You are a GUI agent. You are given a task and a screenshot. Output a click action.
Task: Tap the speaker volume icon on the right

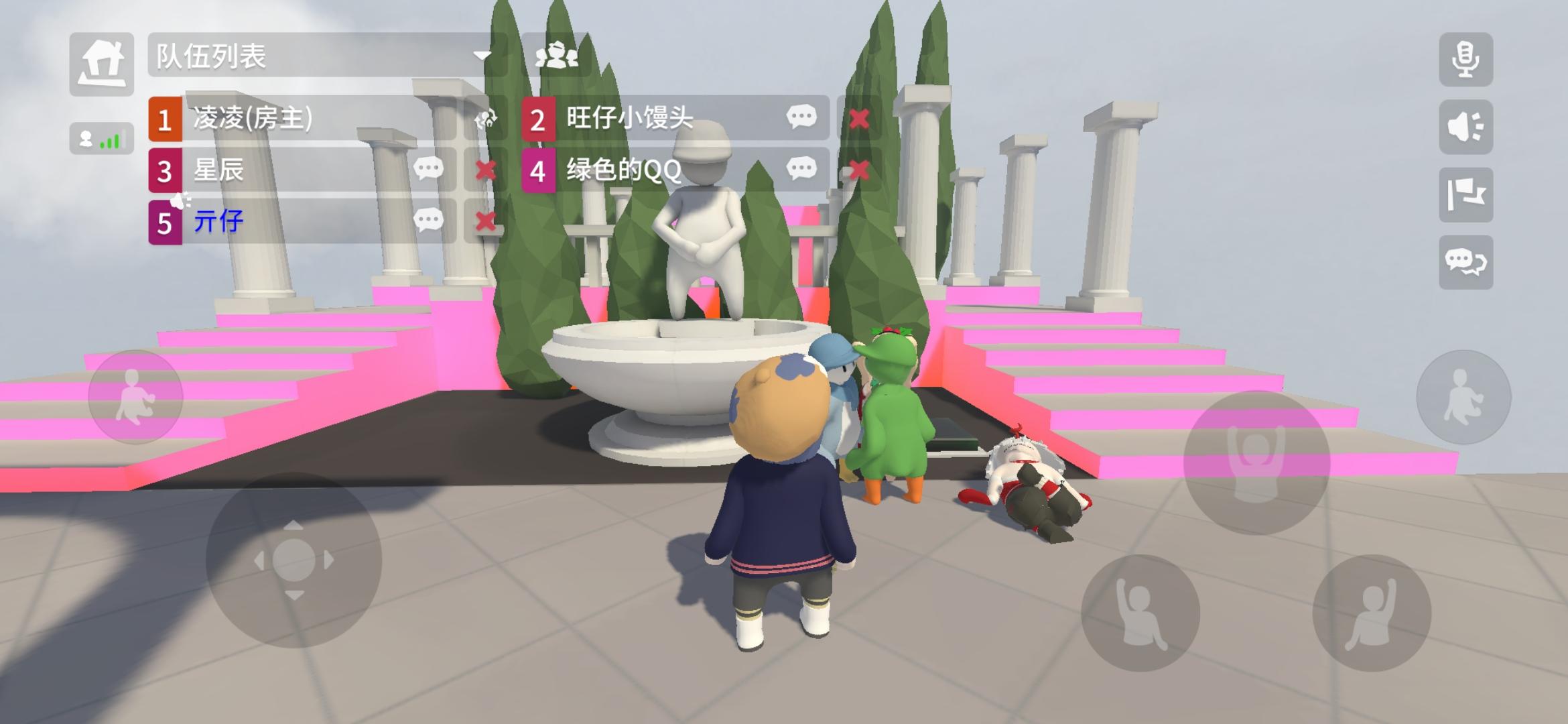pyautogui.click(x=1466, y=127)
